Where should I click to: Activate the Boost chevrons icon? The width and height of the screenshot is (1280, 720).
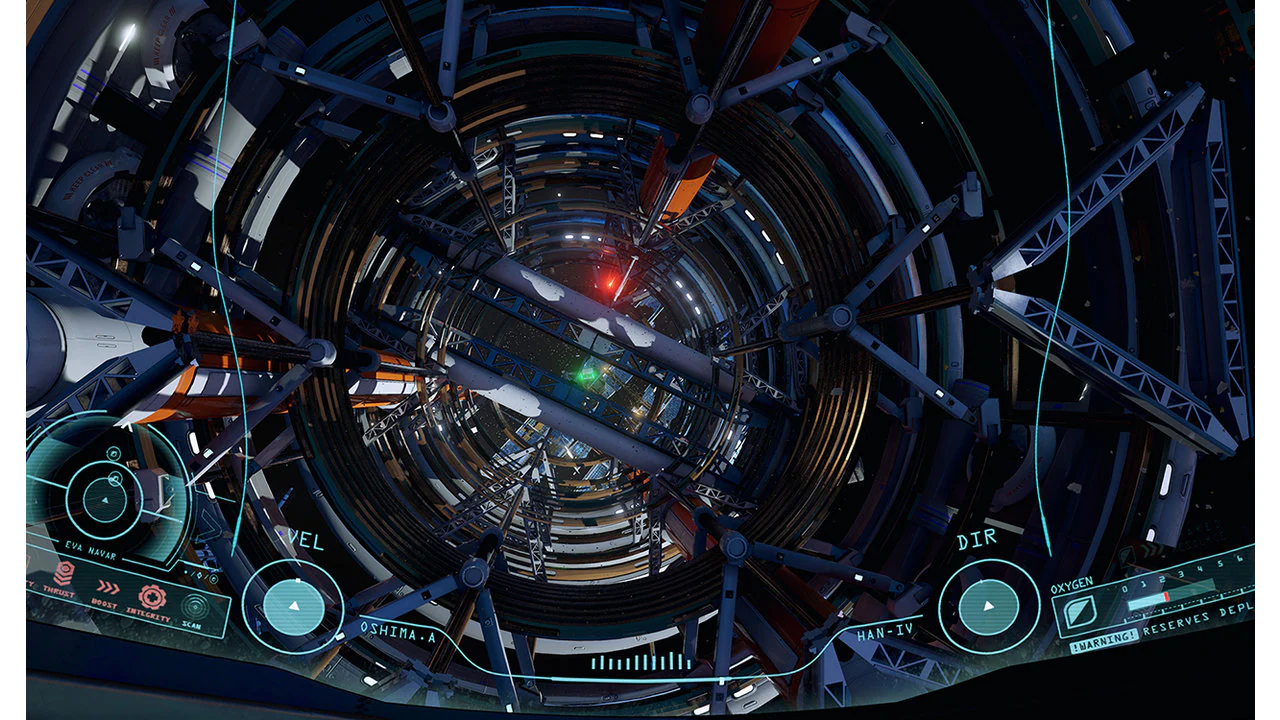point(108,585)
